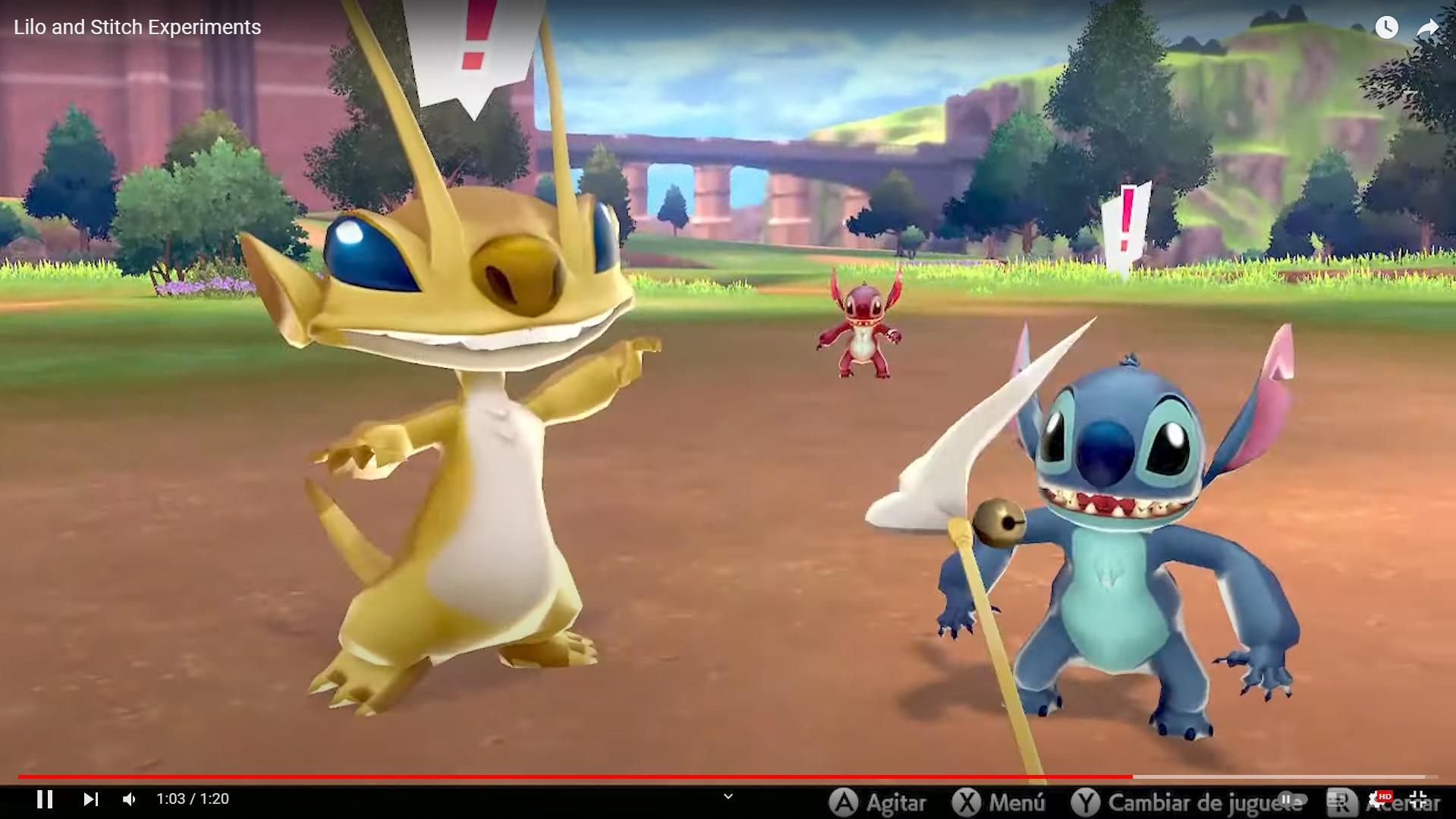Click the circular A button Agitar icon
1456x819 pixels.
(844, 802)
